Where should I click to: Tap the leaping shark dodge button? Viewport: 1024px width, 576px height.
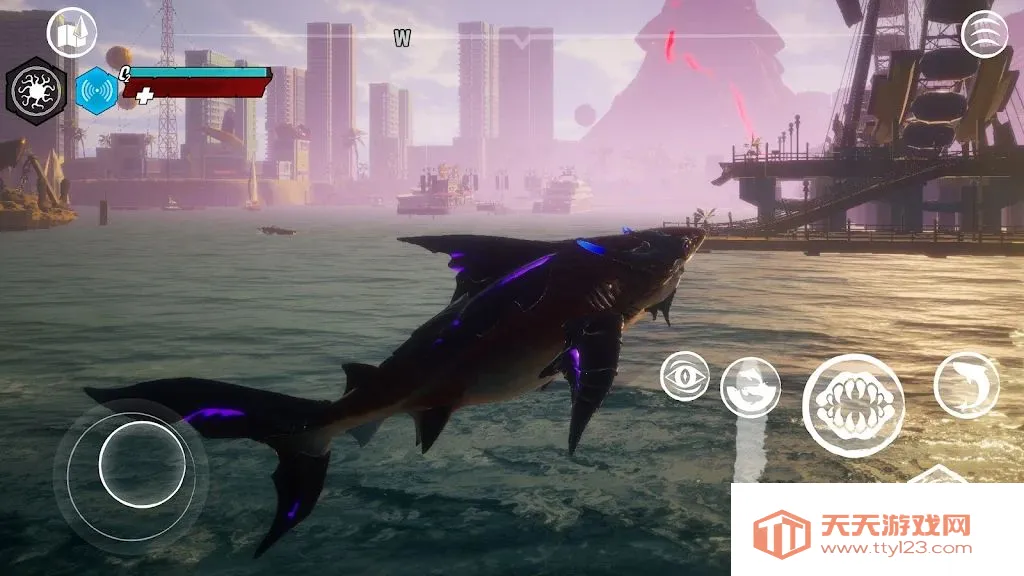(x=966, y=385)
